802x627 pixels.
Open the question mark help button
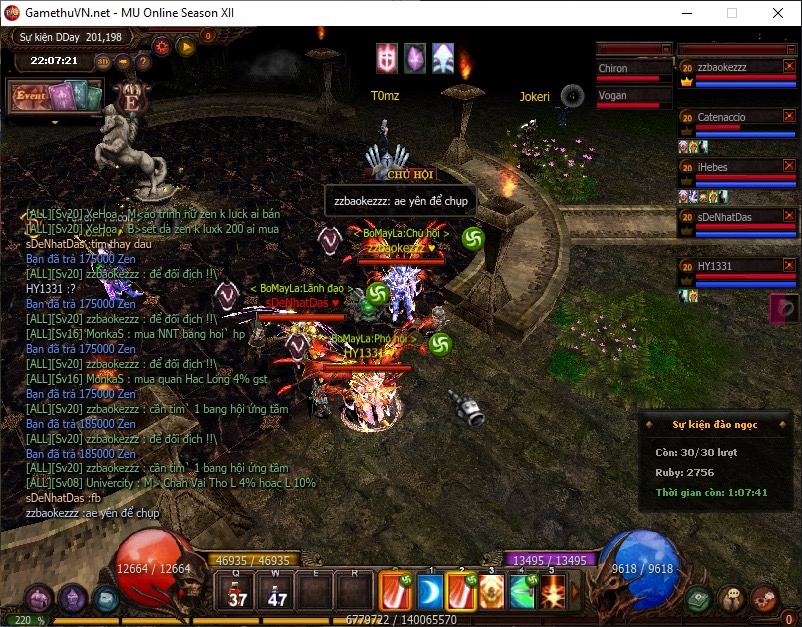click(143, 61)
